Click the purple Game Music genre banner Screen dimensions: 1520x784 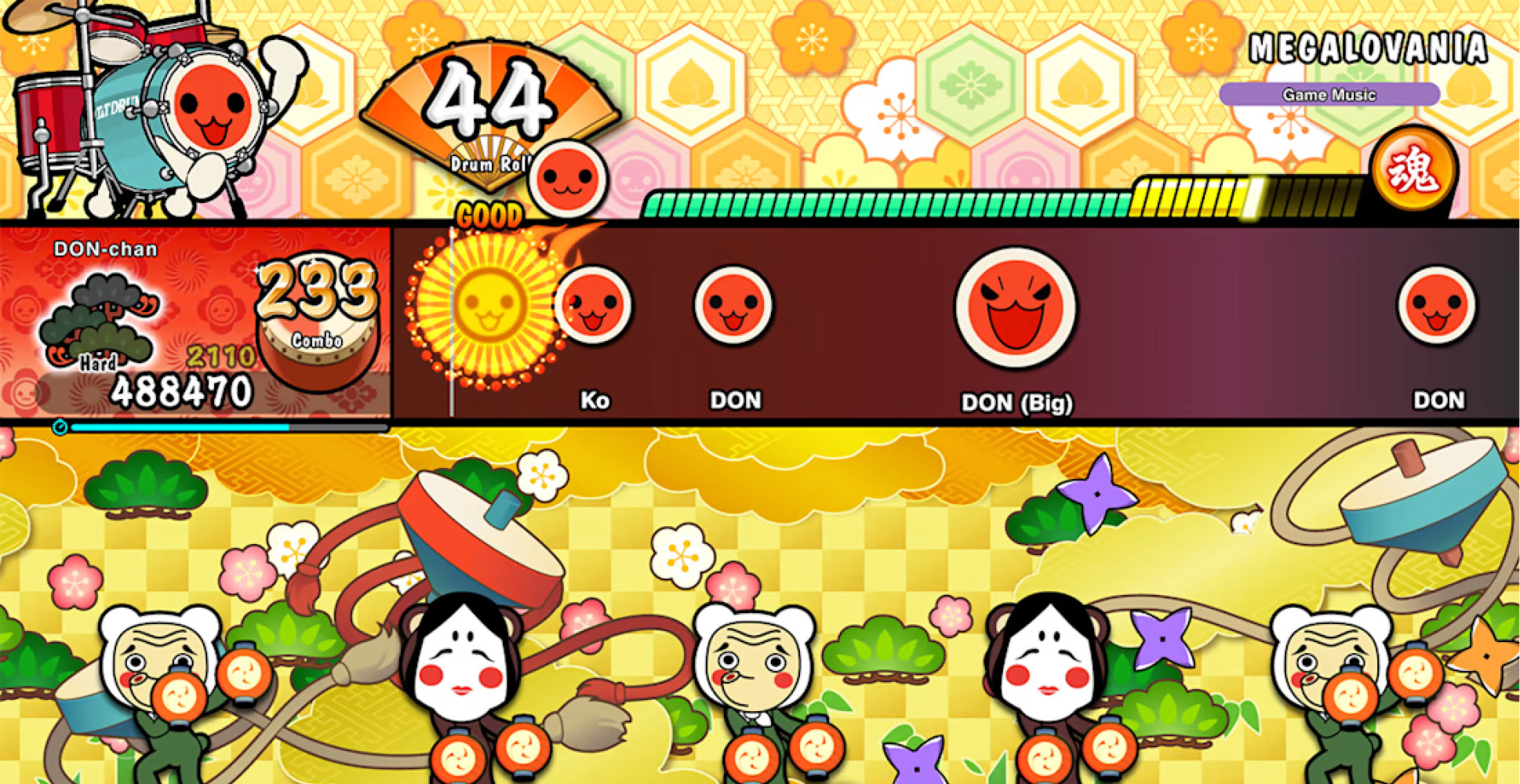coord(1328,93)
